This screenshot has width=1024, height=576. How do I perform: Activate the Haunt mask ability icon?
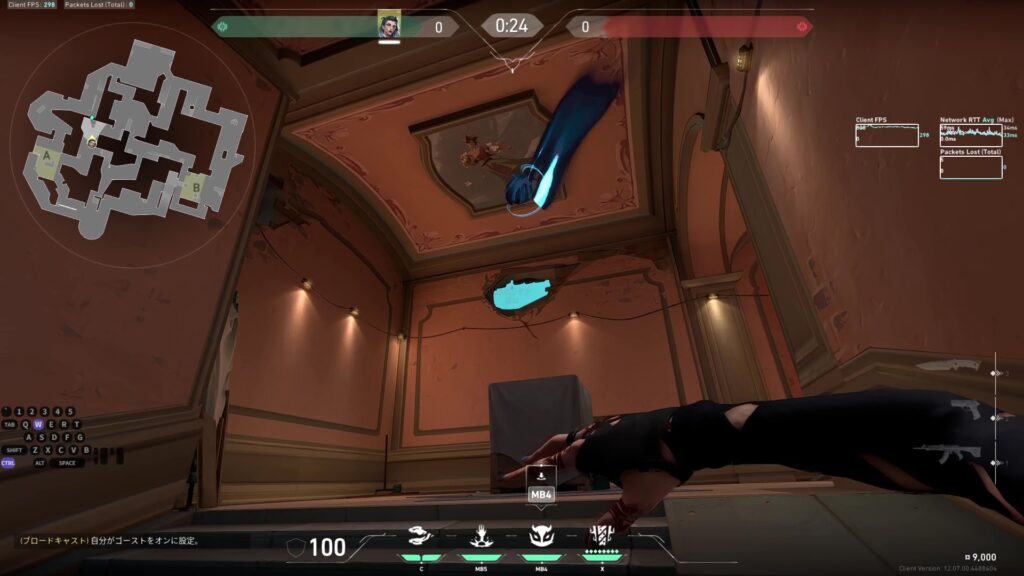(541, 536)
